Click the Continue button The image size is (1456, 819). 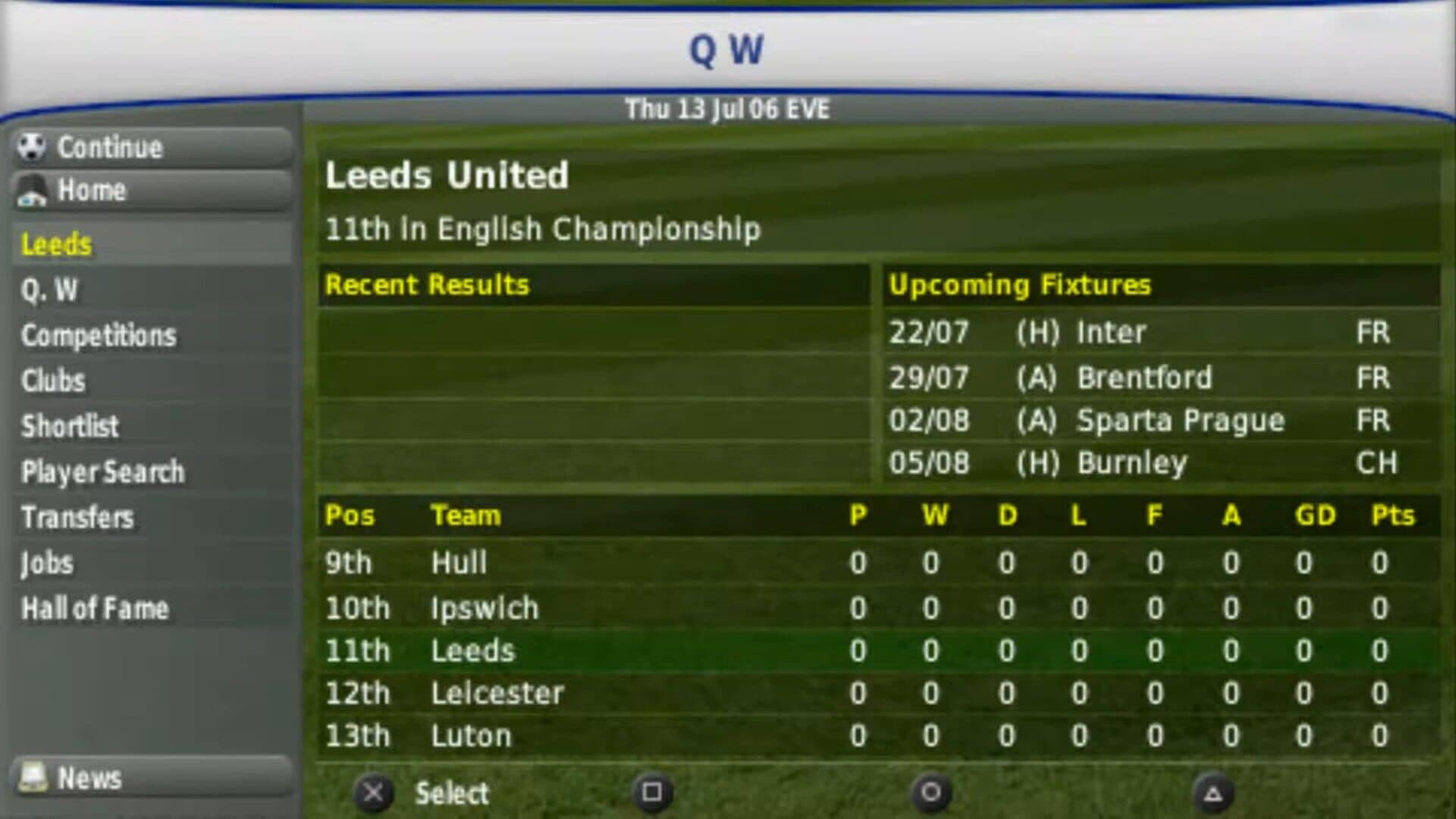pyautogui.click(x=152, y=147)
